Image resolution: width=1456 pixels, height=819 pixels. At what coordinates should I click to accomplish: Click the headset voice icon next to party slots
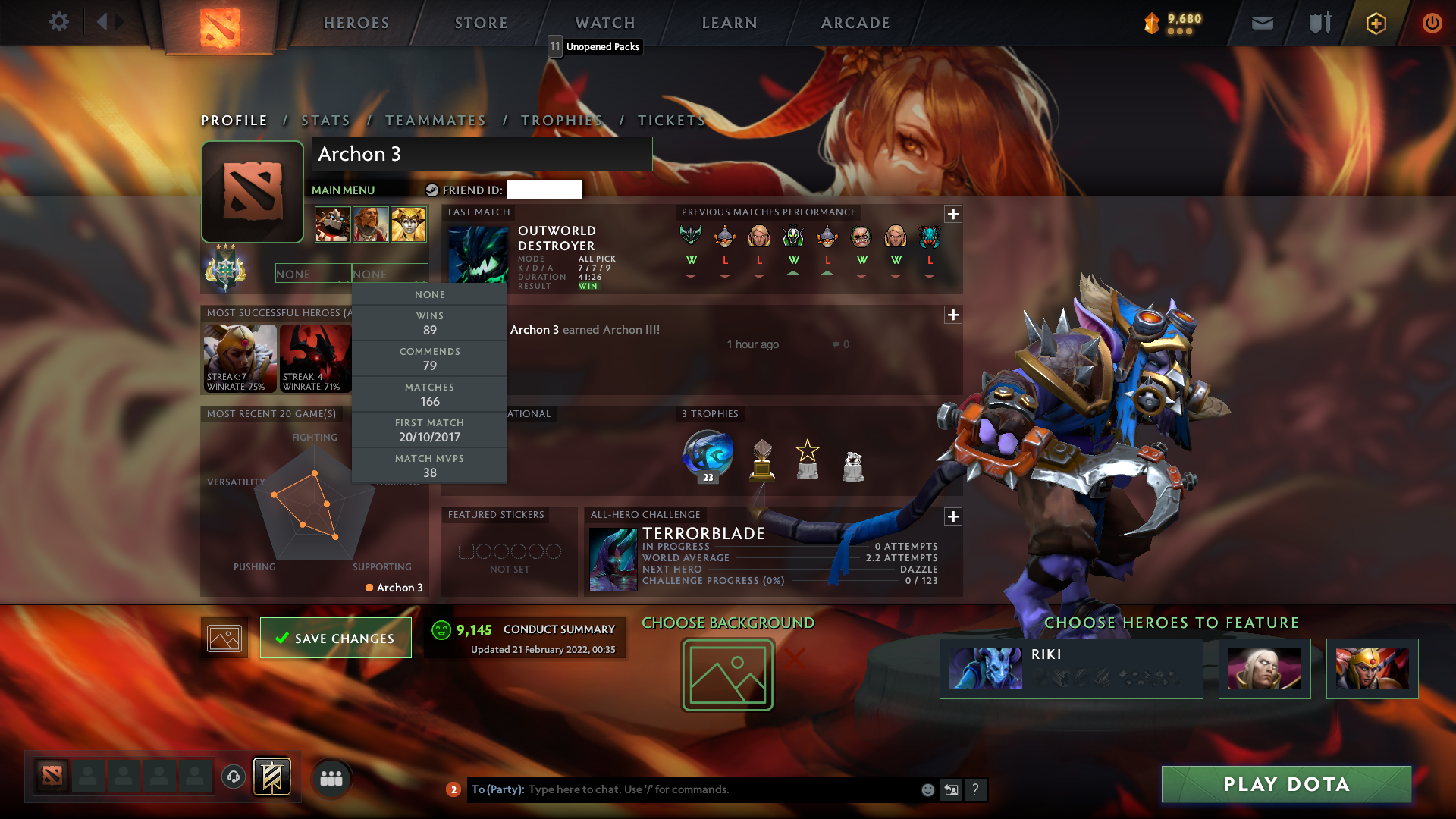click(x=235, y=777)
